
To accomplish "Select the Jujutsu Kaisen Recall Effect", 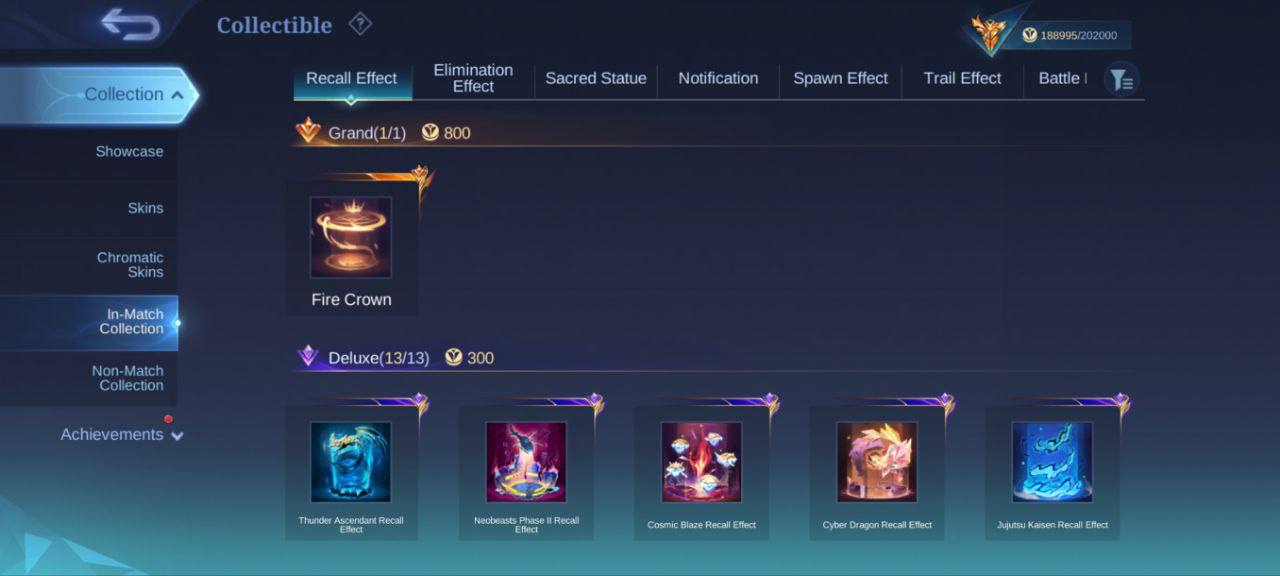I will (1052, 470).
